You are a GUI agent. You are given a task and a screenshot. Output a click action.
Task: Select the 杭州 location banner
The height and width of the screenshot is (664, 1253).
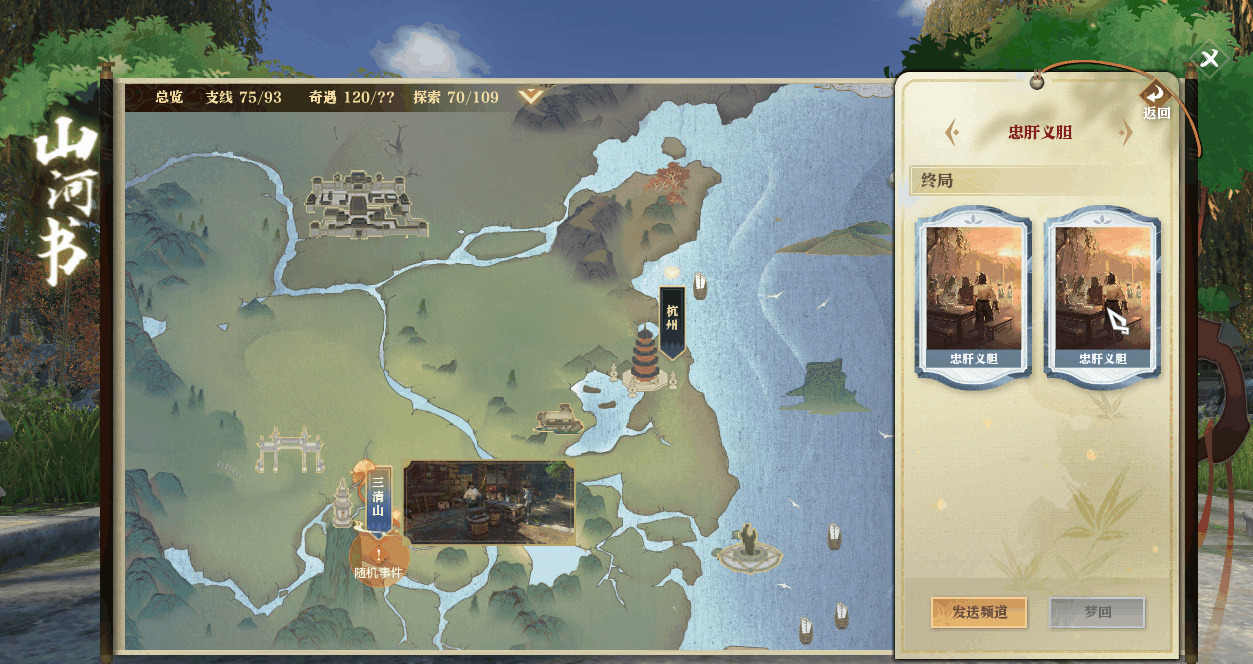pyautogui.click(x=672, y=322)
